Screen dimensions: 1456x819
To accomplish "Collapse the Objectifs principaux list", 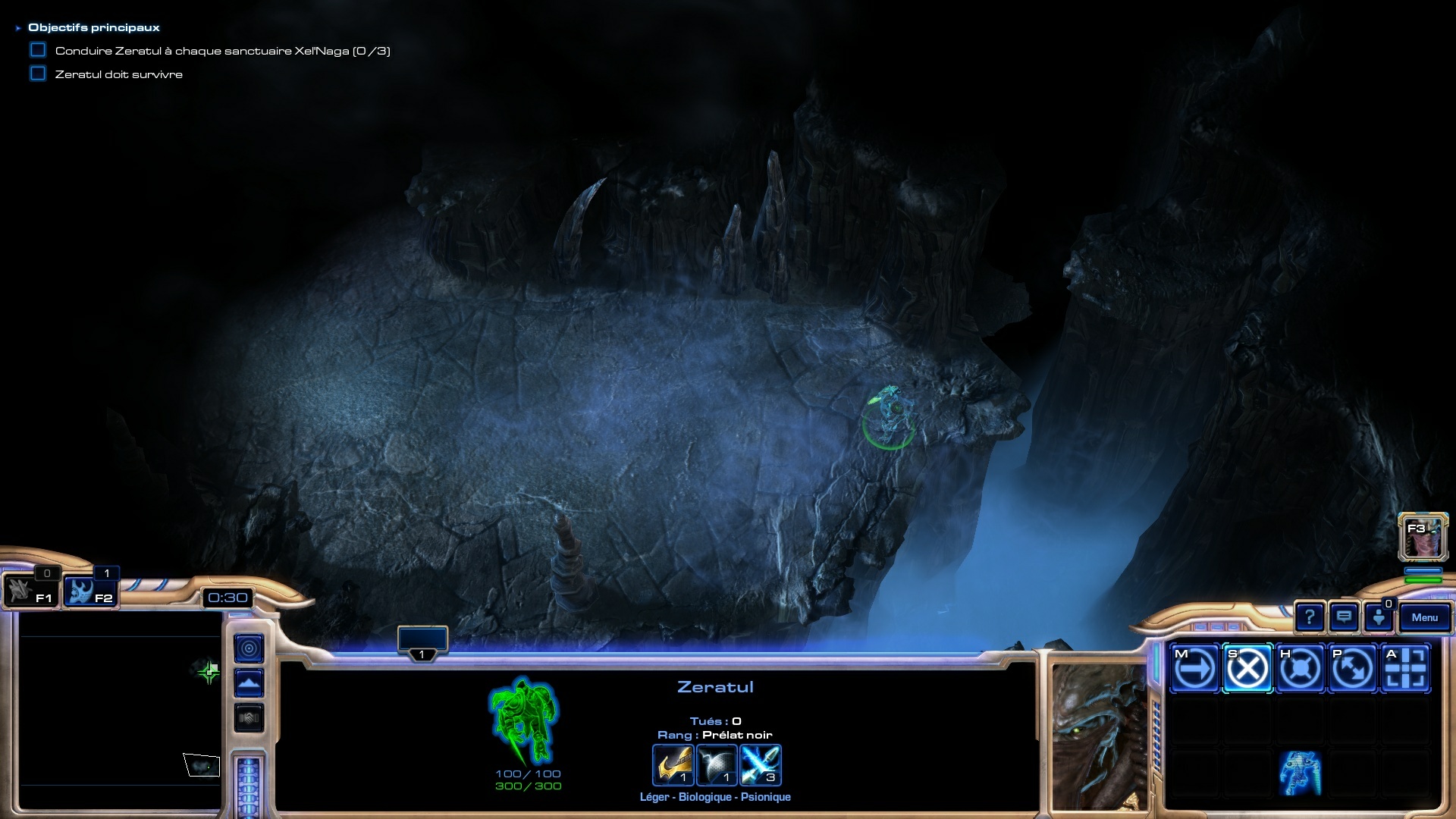I will coord(18,28).
